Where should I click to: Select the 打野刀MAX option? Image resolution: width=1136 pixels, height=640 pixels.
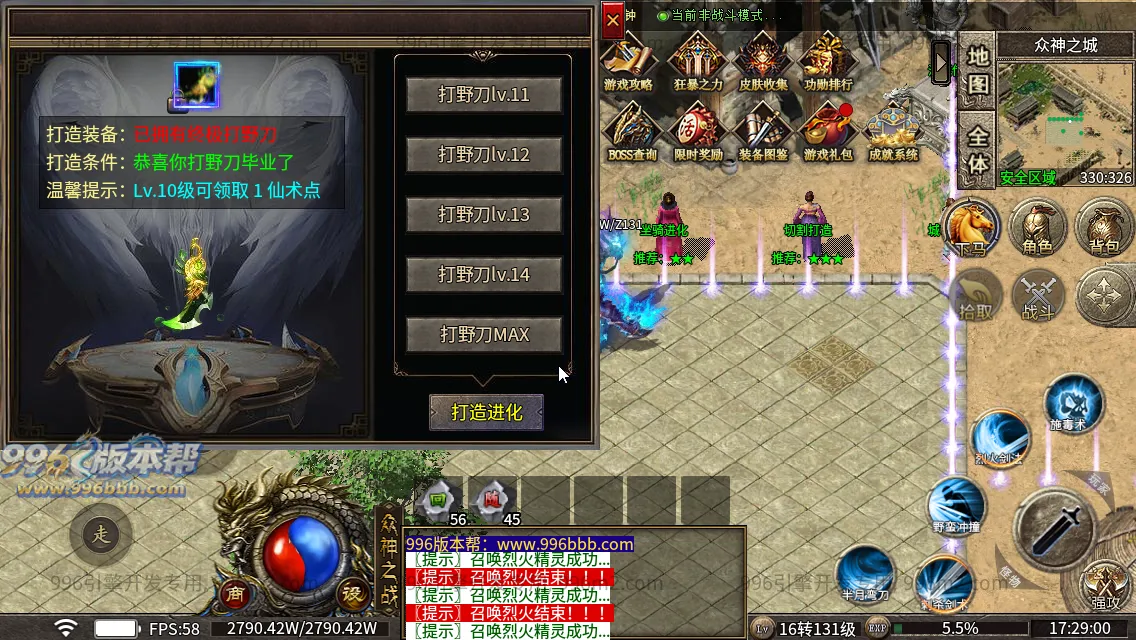(484, 335)
